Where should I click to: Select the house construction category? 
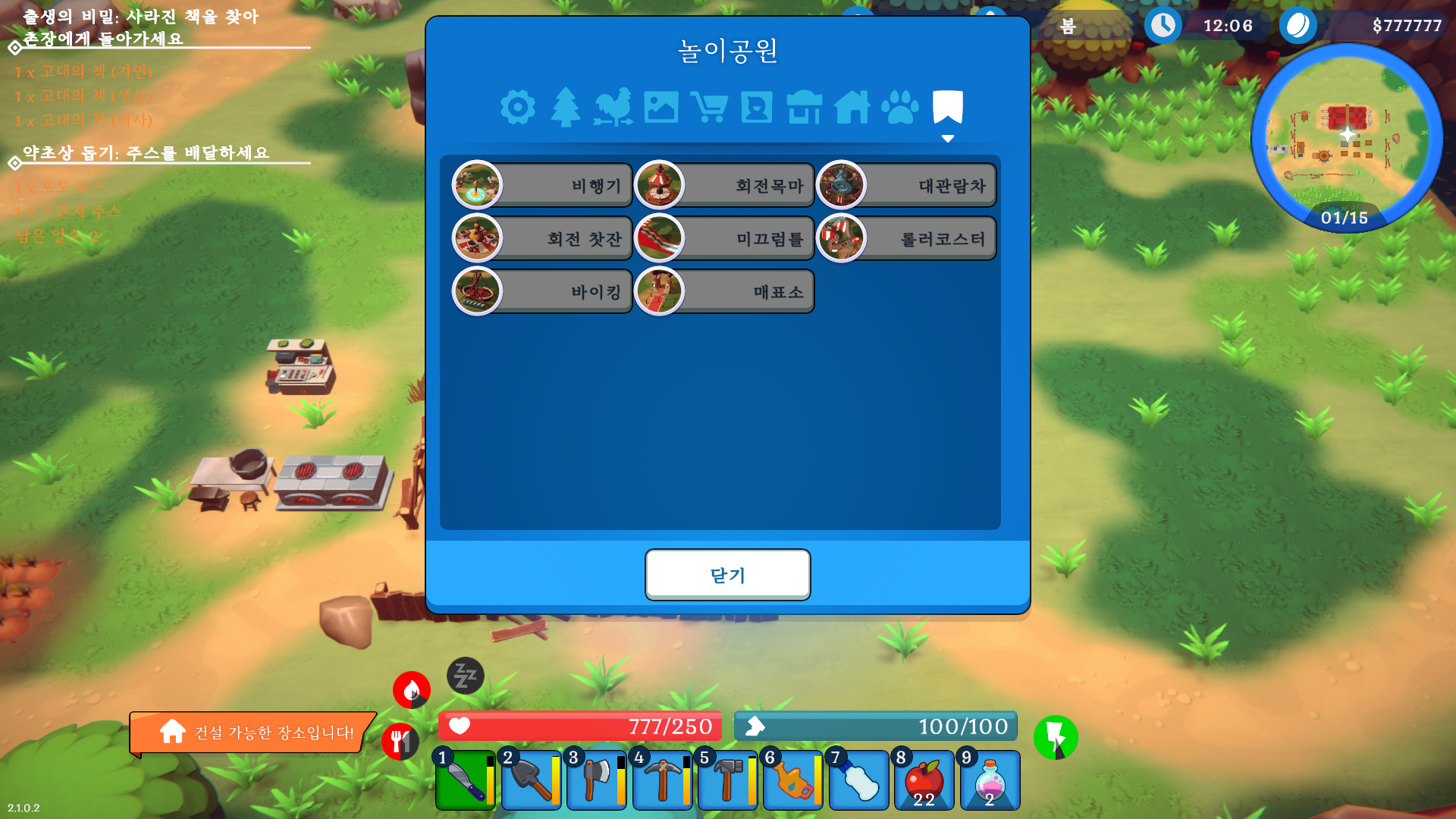pyautogui.click(x=854, y=108)
